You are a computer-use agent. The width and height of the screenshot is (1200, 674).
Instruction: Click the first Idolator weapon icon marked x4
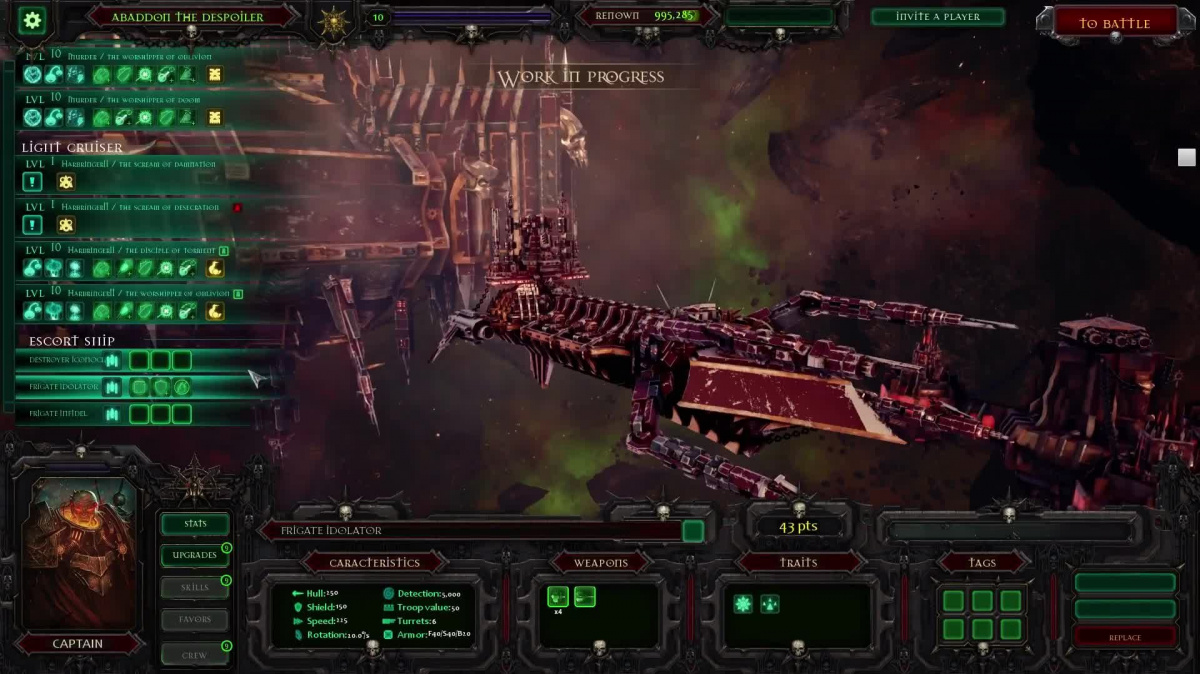[557, 597]
